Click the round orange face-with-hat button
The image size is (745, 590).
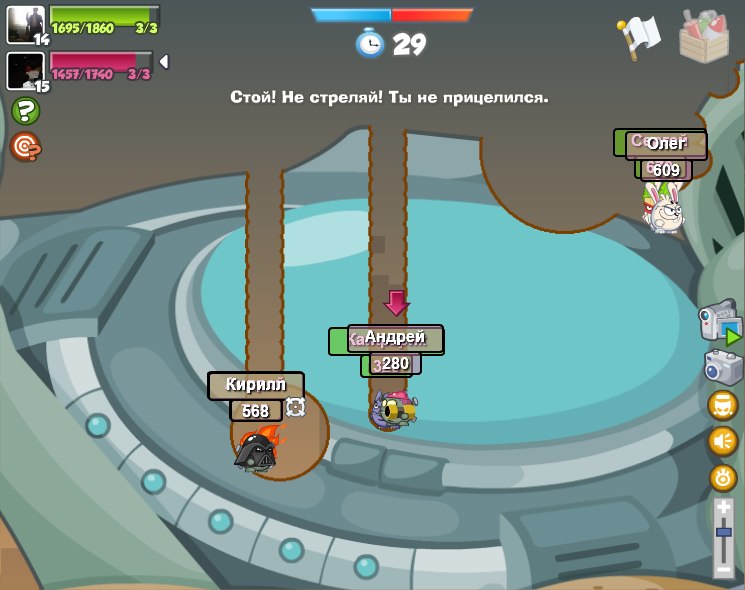tap(723, 405)
